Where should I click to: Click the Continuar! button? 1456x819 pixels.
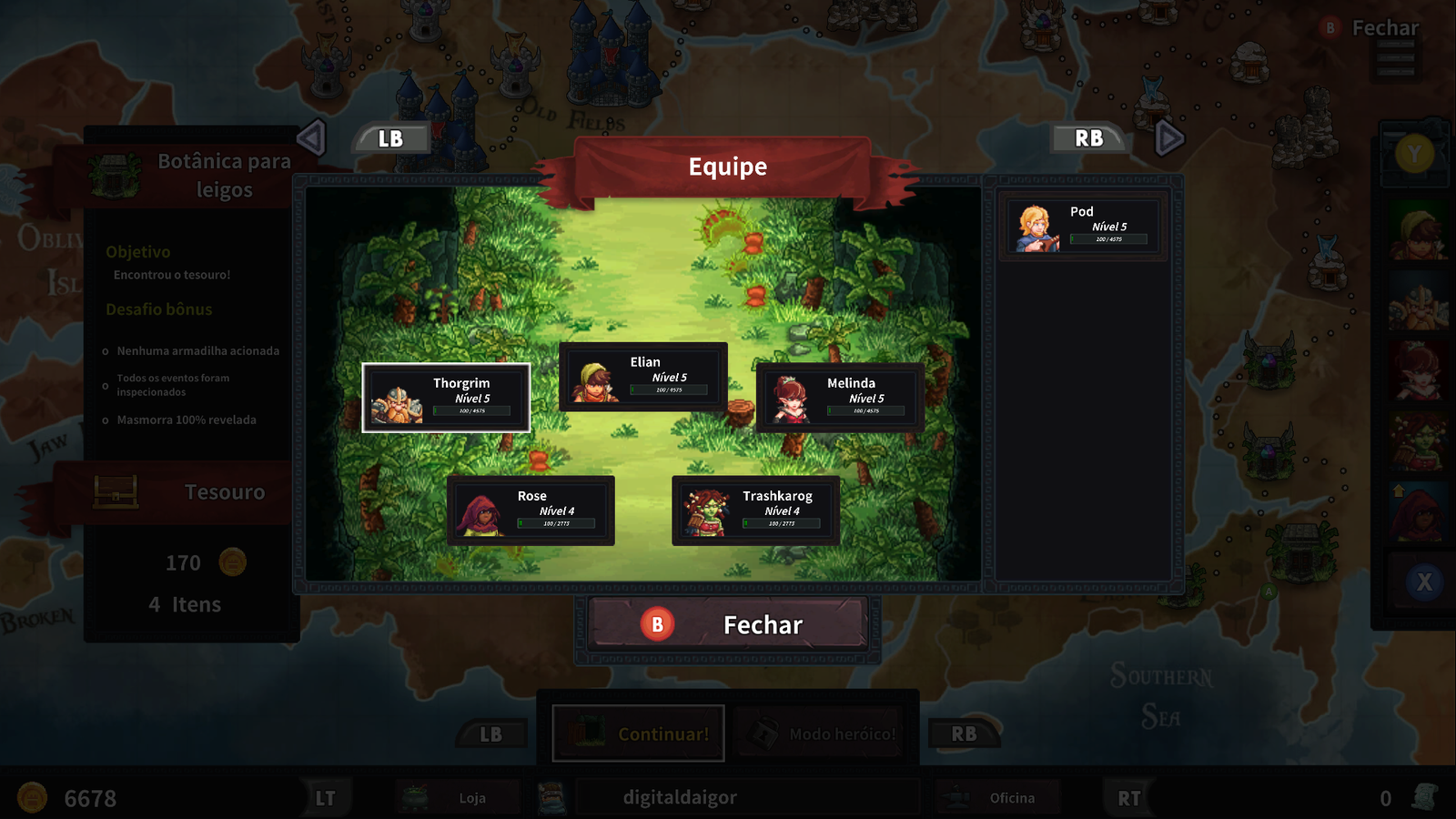(x=639, y=733)
